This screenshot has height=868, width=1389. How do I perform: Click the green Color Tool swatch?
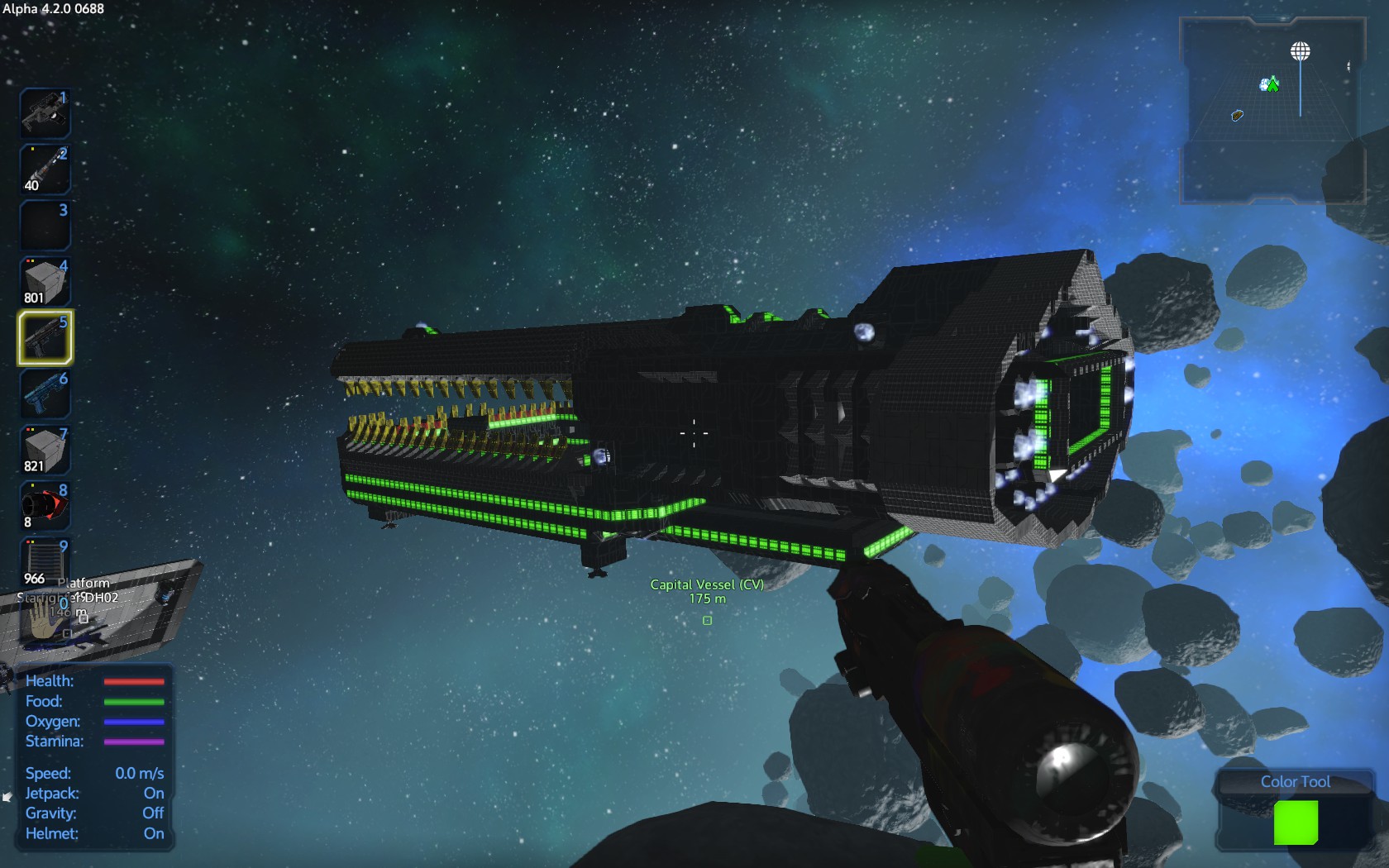(1296, 823)
